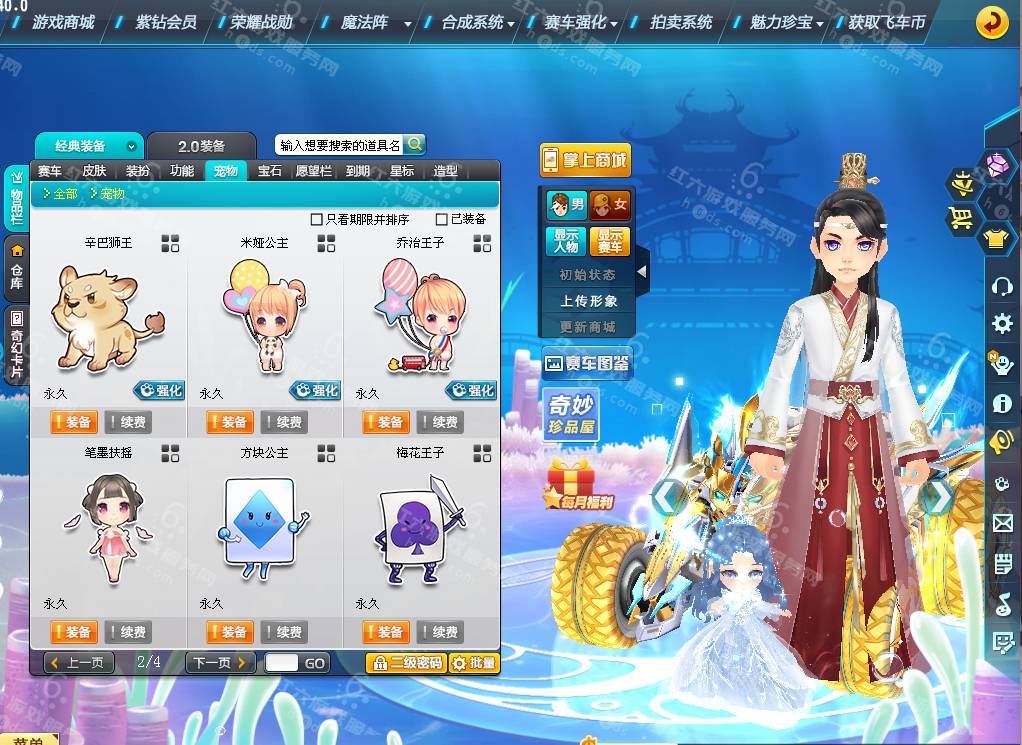Viewport: 1022px width, 745px height.
Task: Open the 赛车图鉴 car gallery
Action: click(586, 364)
